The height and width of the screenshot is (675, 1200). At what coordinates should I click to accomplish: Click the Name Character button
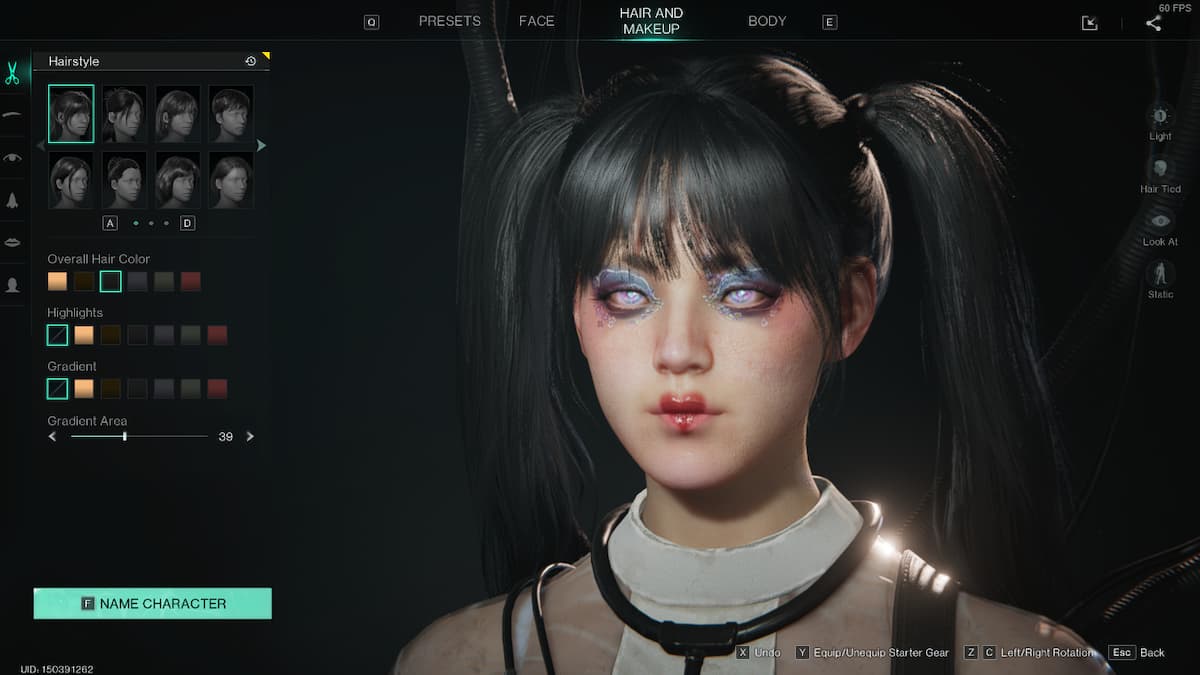153,604
